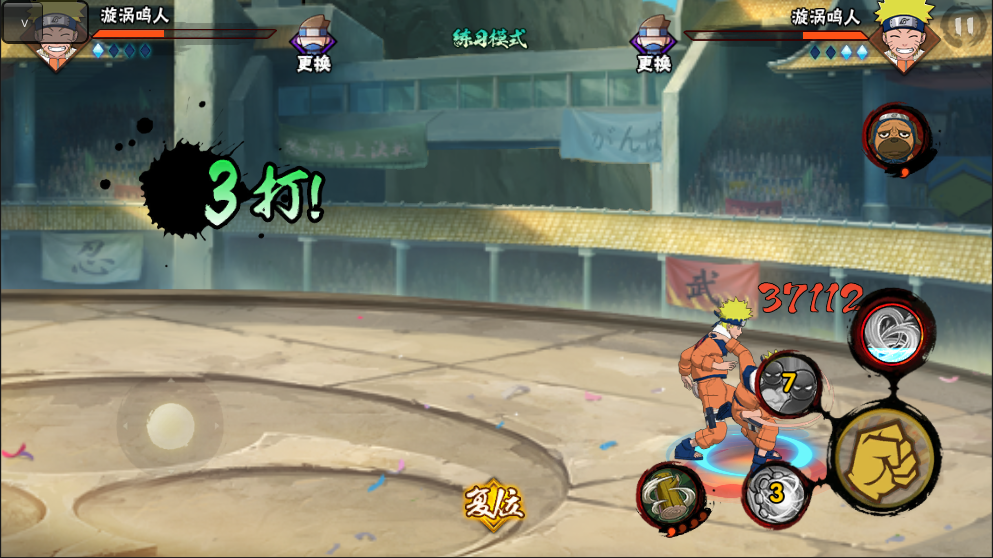Click 更换 beside the right opponent's health bar
This screenshot has height=558, width=993.
pos(653,47)
